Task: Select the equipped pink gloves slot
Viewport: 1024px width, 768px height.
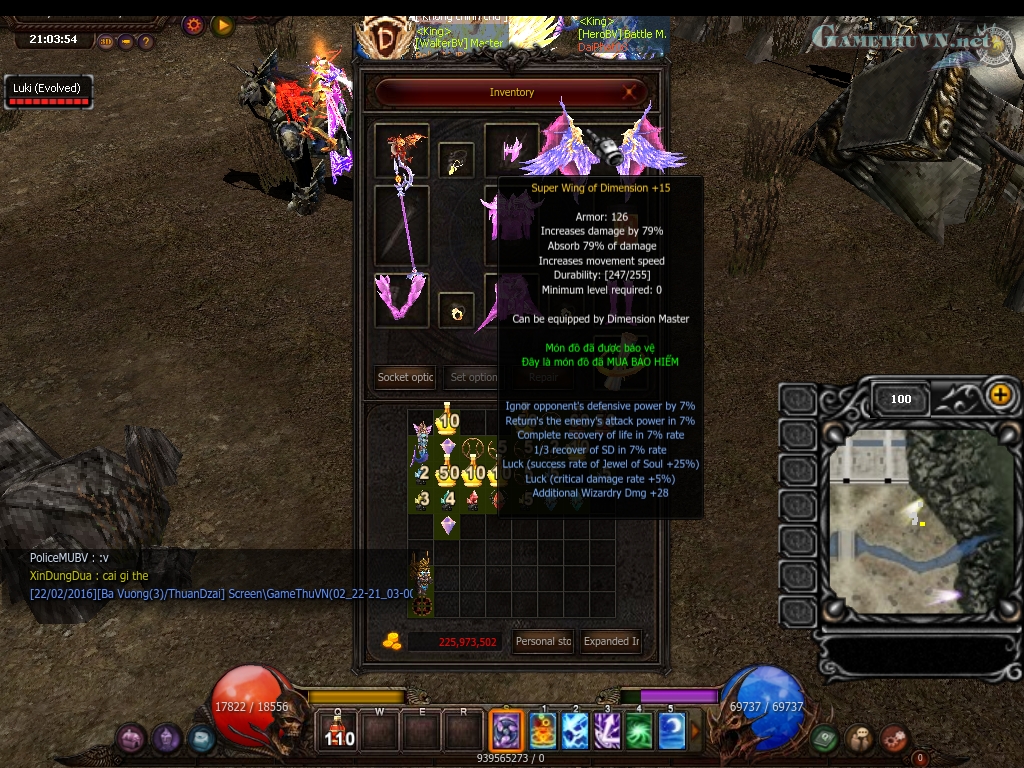Action: click(x=402, y=300)
